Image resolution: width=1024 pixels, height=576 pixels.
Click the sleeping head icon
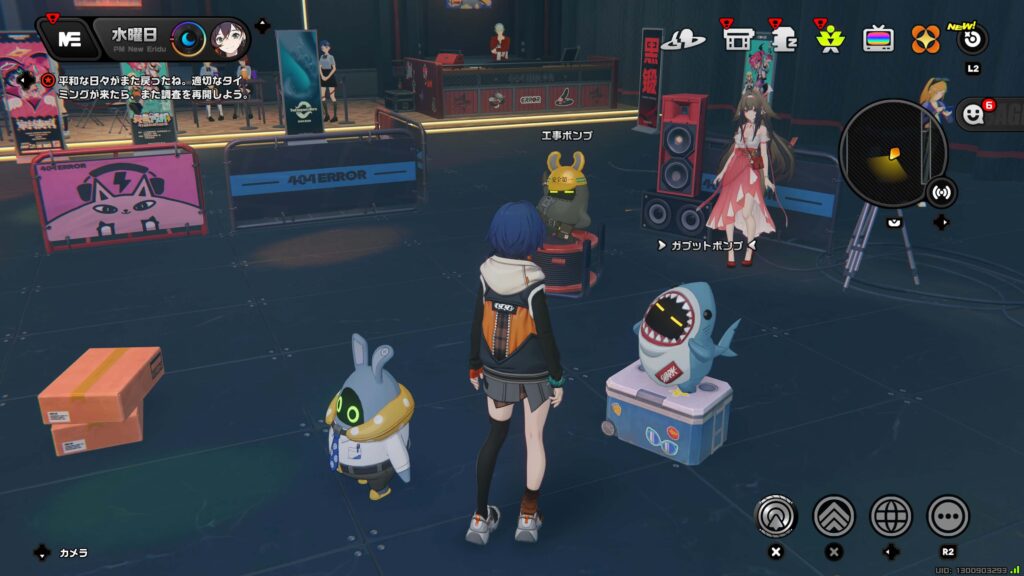coord(783,40)
